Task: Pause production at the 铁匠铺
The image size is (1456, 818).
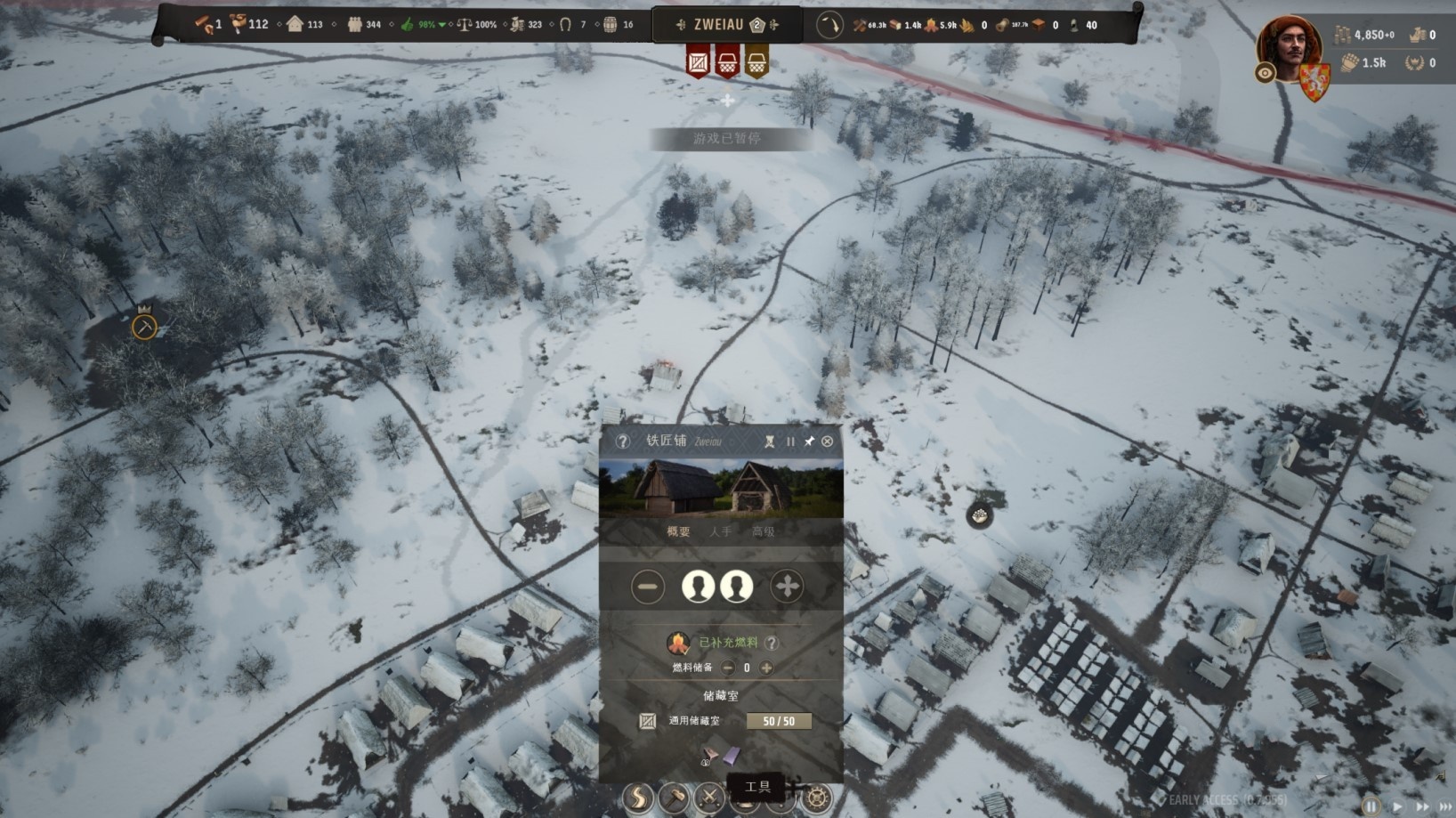Action: 790,441
